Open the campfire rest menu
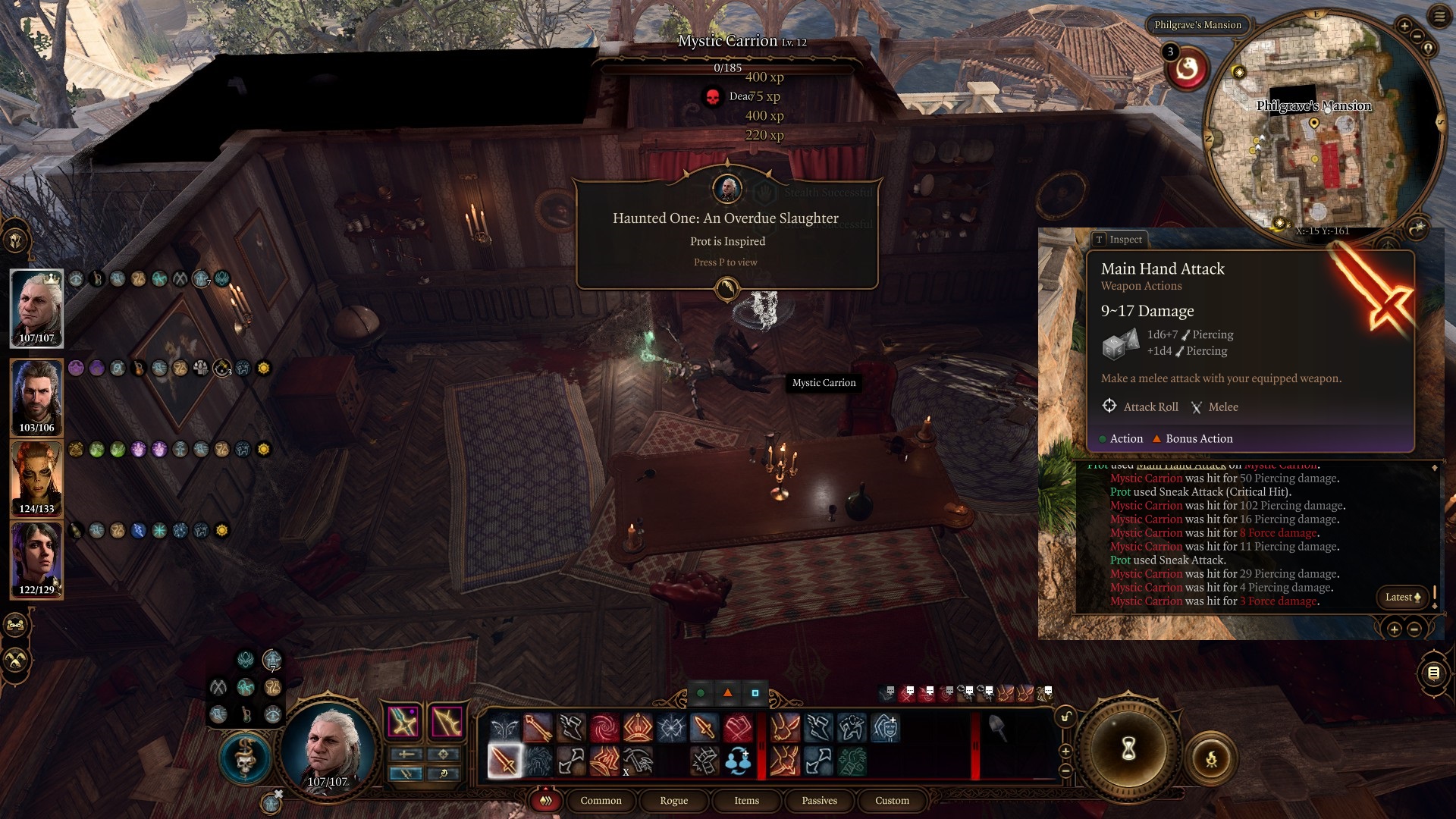1456x819 pixels. (x=1211, y=758)
